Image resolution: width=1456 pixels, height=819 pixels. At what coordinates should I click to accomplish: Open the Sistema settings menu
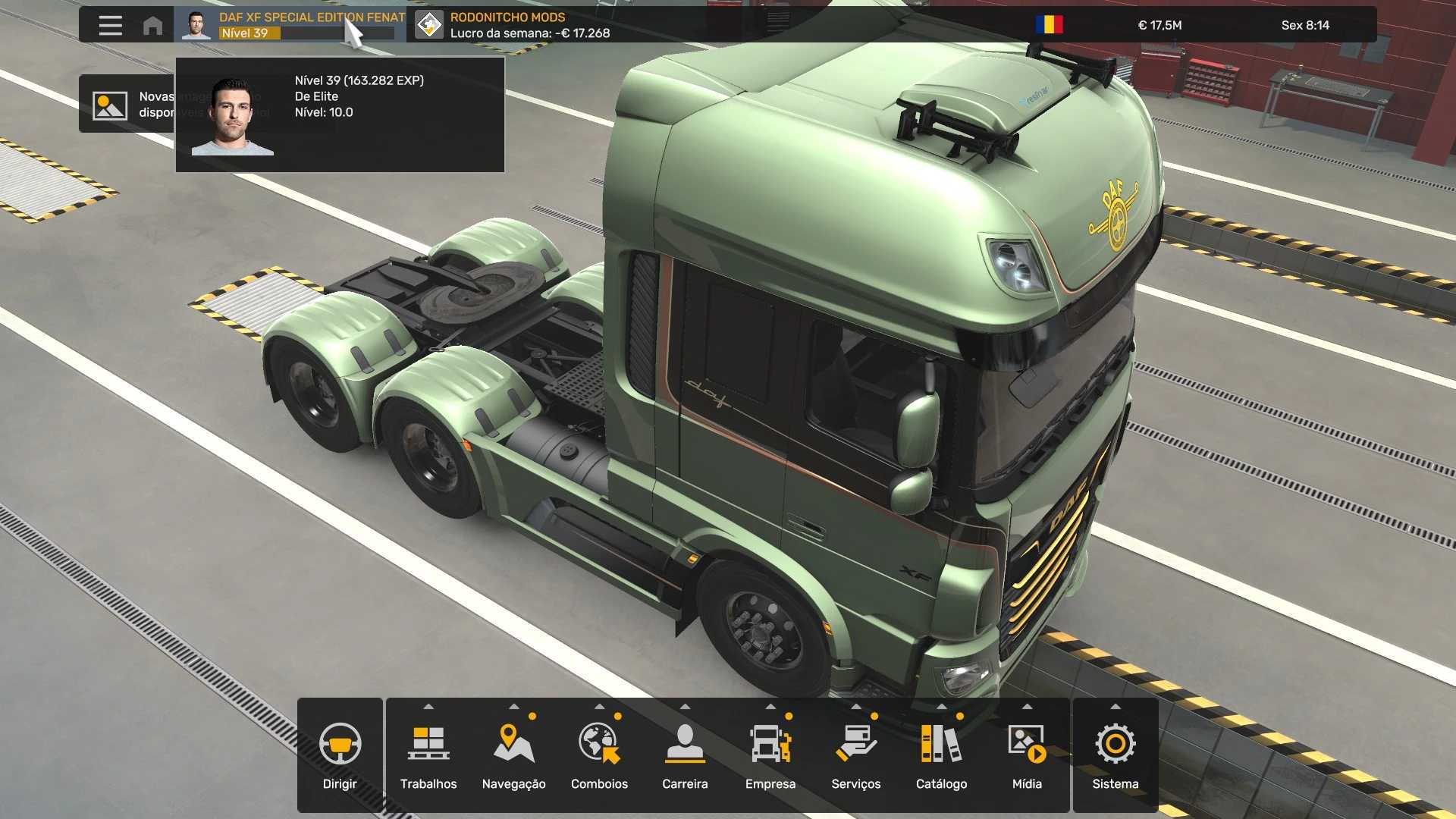coord(1115,755)
